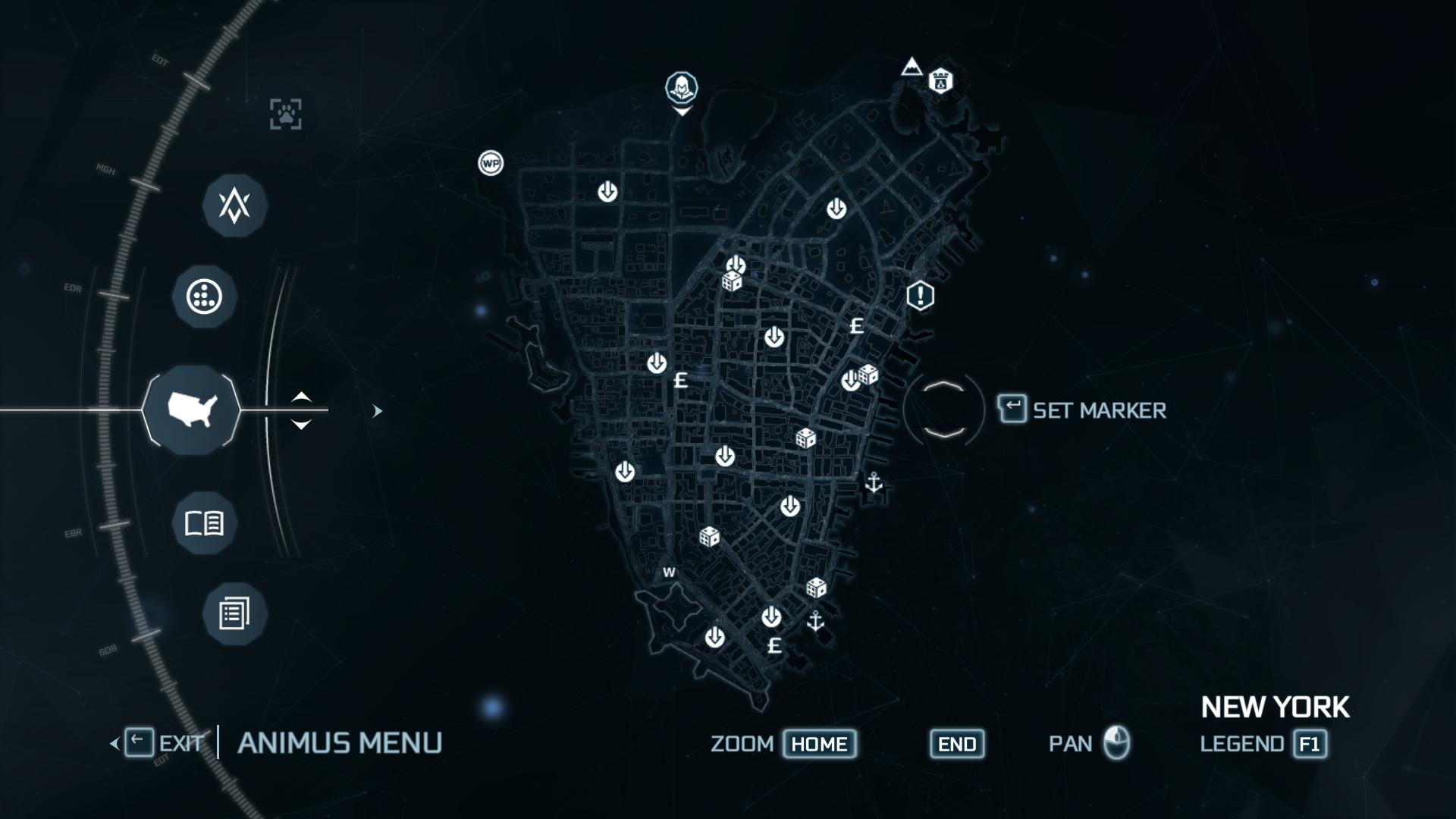Open the map Legend

1310,744
